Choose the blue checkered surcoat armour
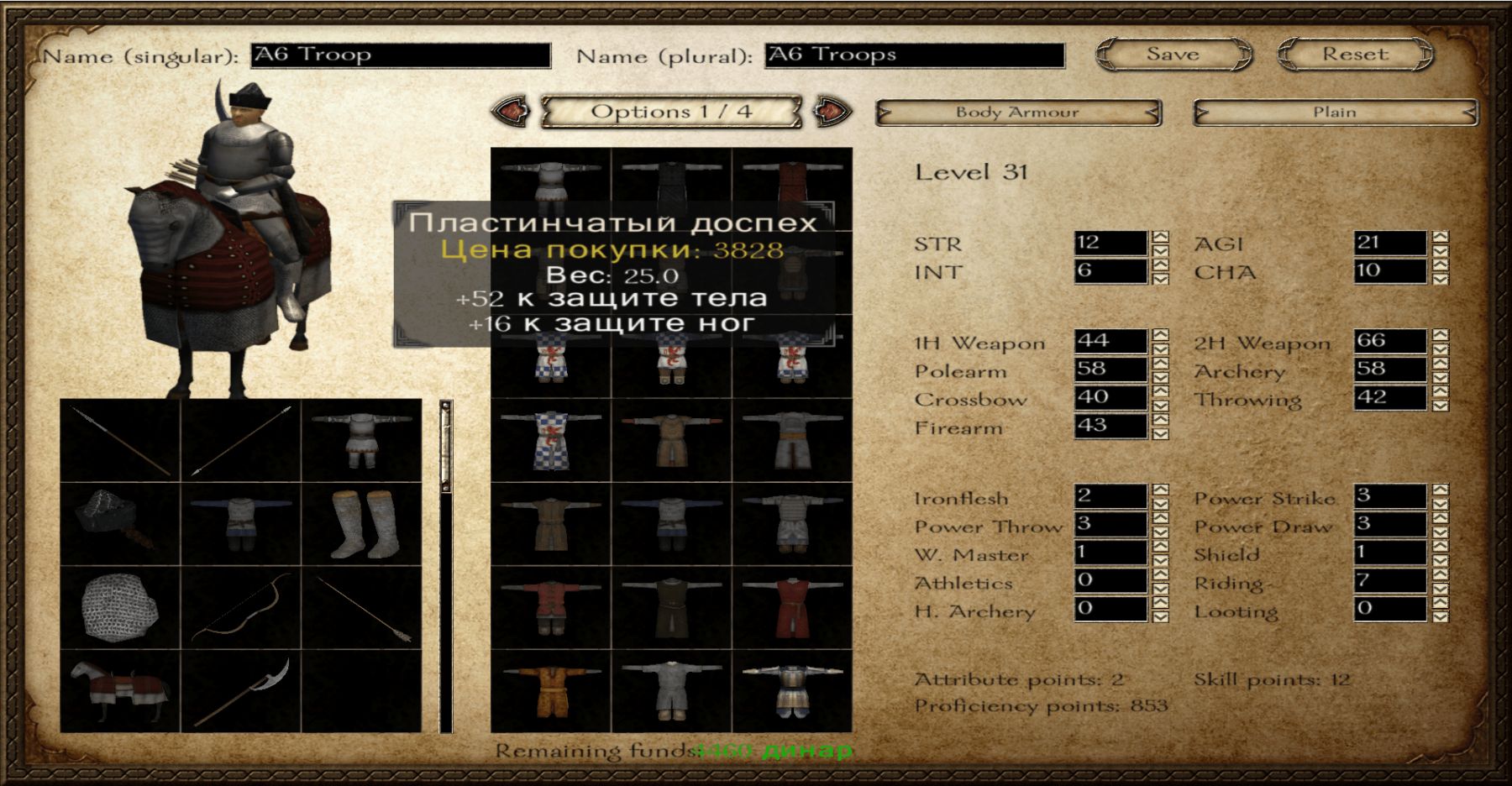The height and width of the screenshot is (786, 1512). tap(550, 440)
